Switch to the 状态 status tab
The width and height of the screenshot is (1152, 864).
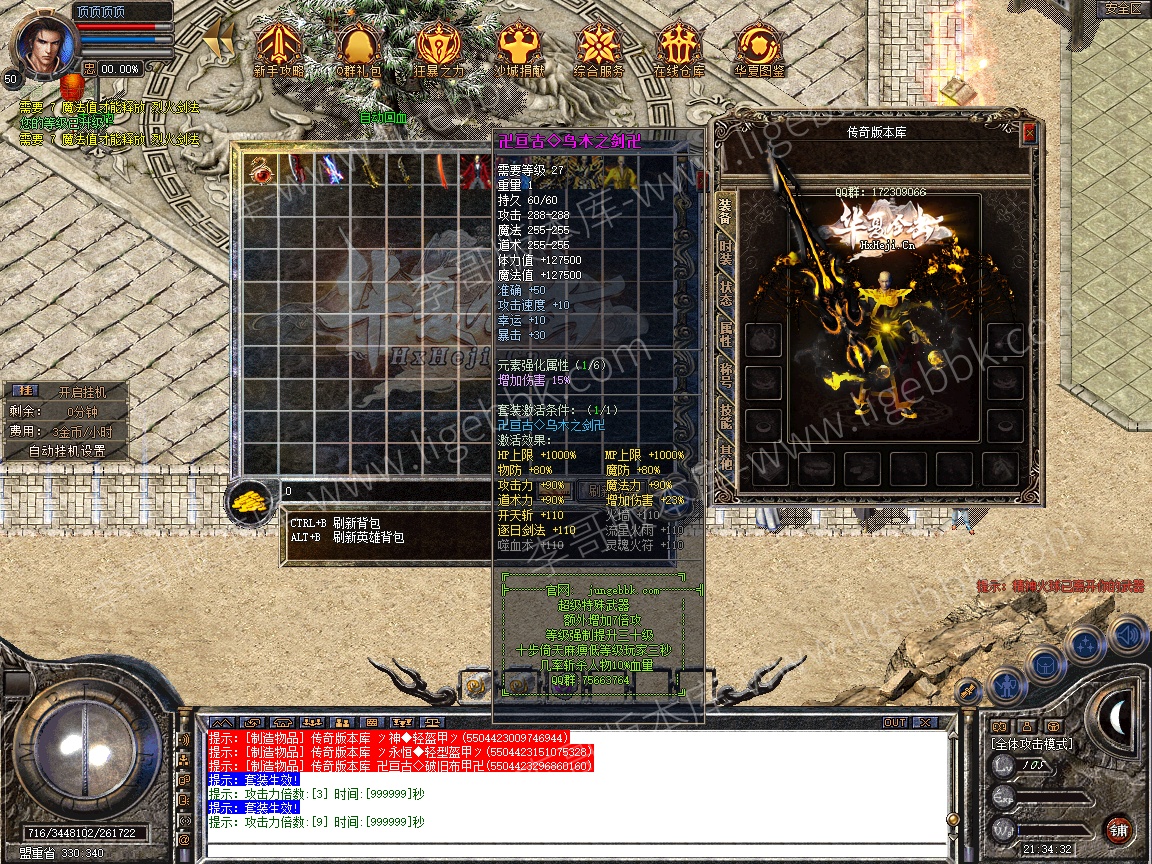click(725, 296)
